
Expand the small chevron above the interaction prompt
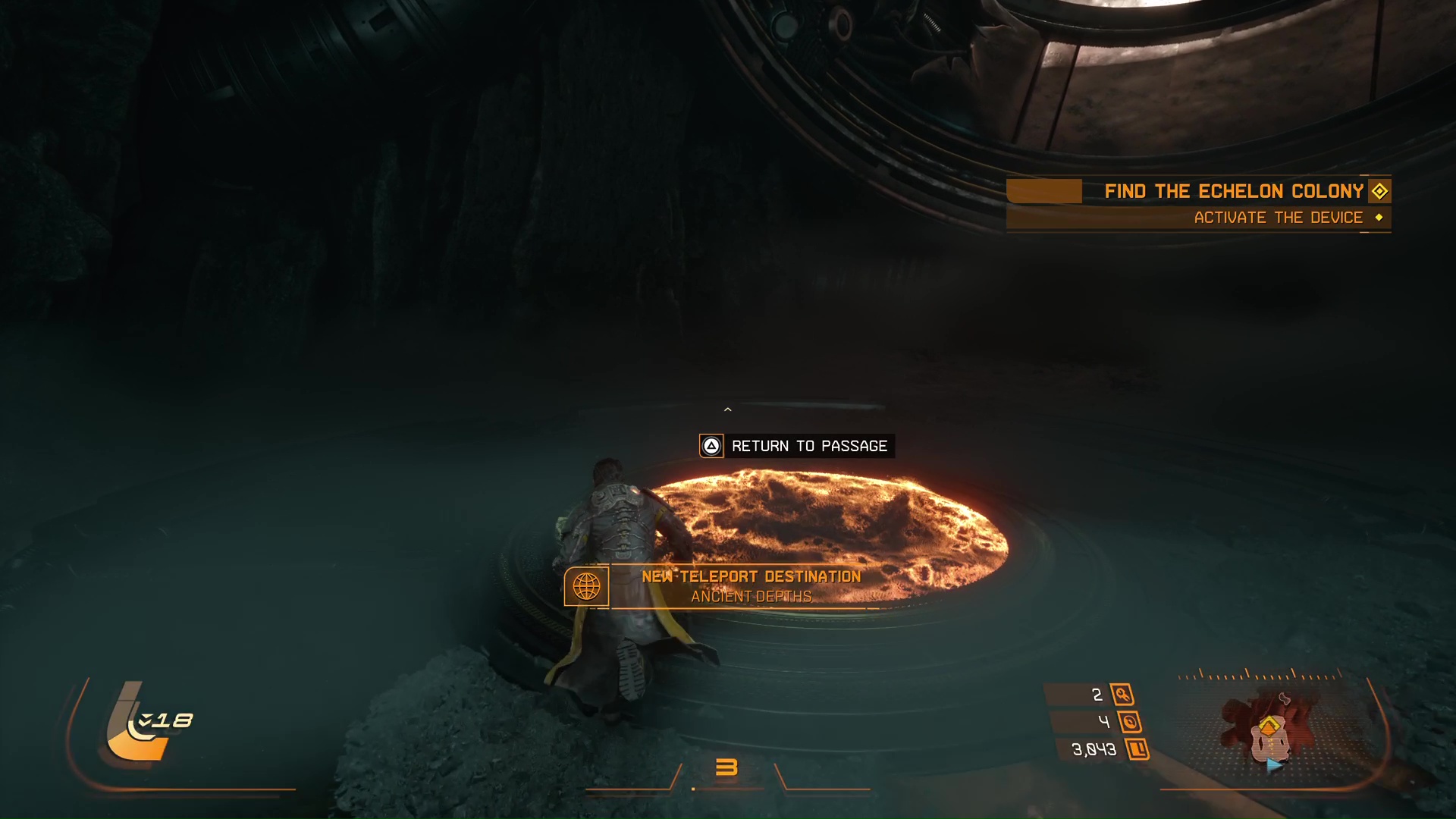727,409
